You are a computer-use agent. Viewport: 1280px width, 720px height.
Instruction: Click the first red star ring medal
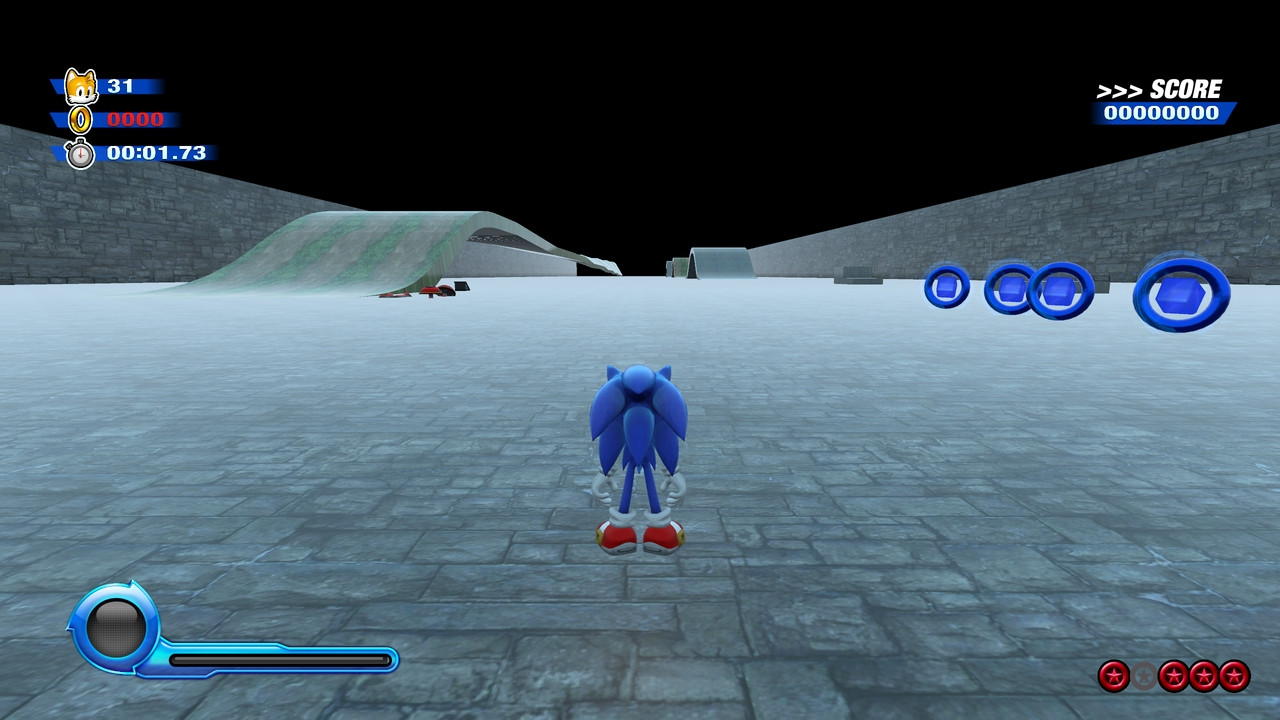[1113, 676]
